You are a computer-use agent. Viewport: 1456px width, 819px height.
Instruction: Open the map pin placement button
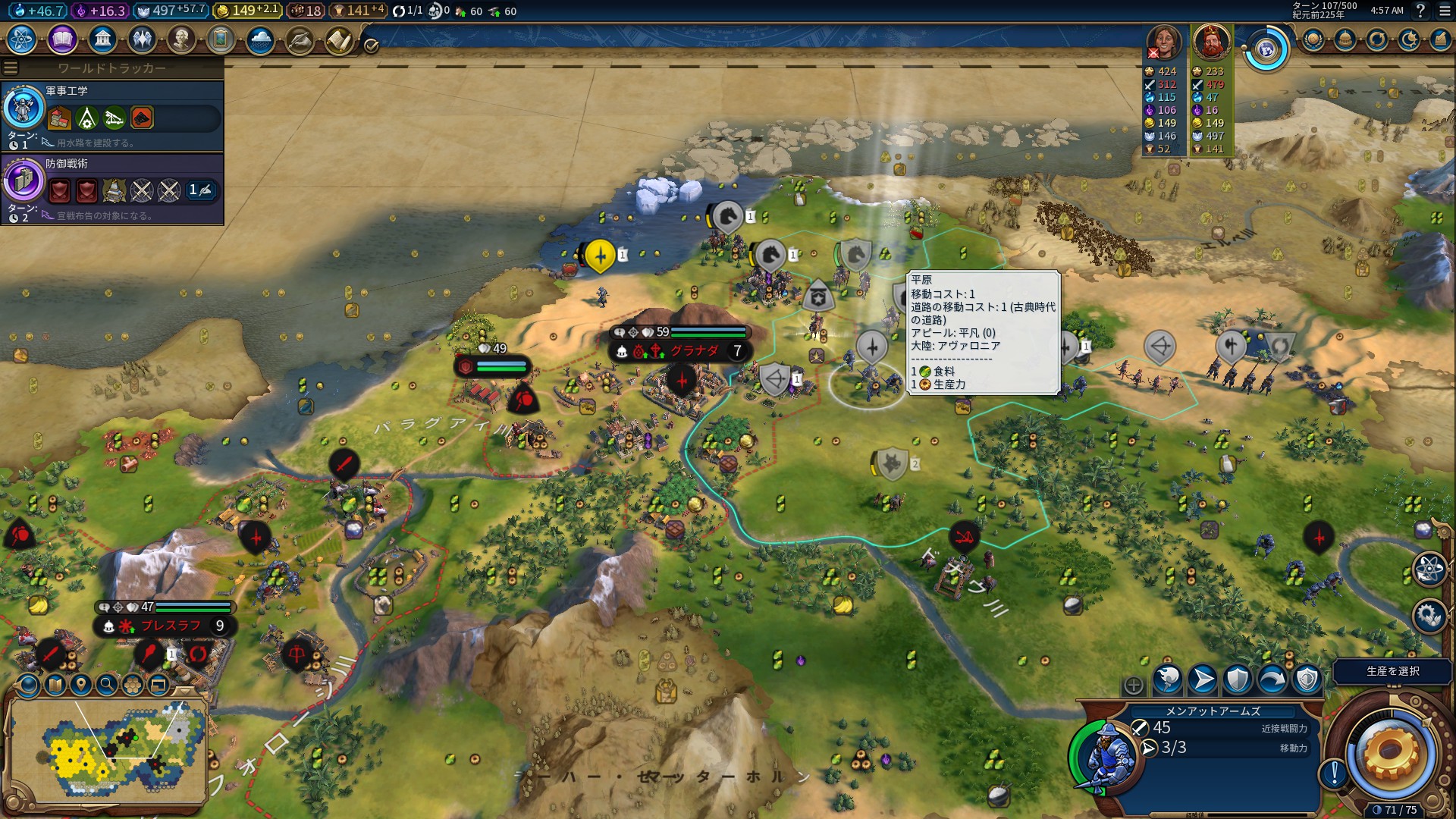click(x=81, y=686)
